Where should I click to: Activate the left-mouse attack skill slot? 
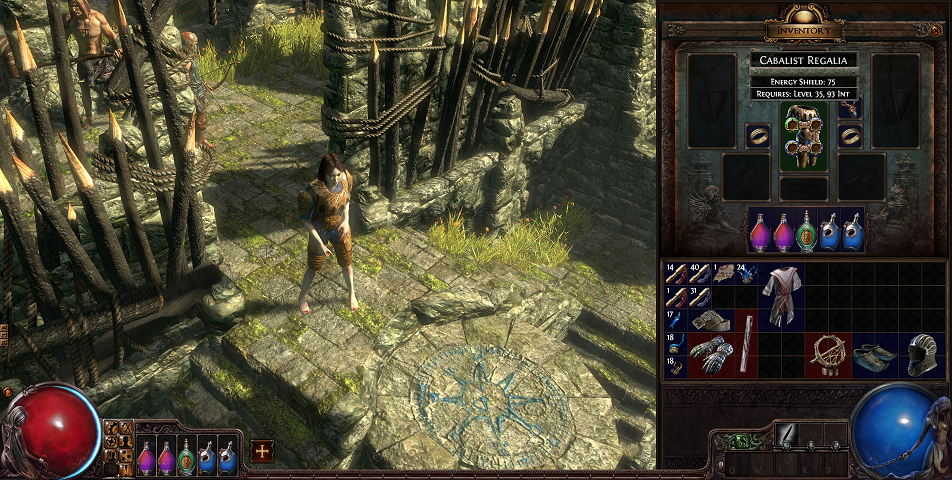[785, 437]
